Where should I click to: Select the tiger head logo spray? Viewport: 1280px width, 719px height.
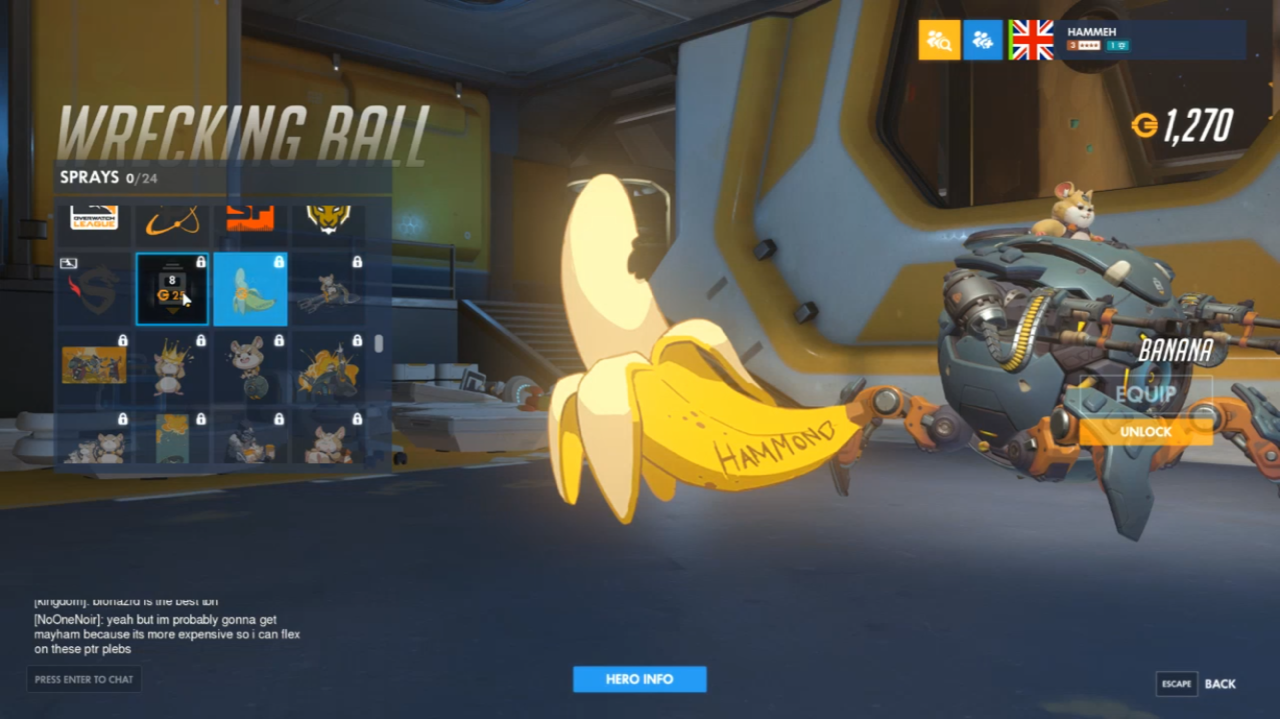coord(328,220)
